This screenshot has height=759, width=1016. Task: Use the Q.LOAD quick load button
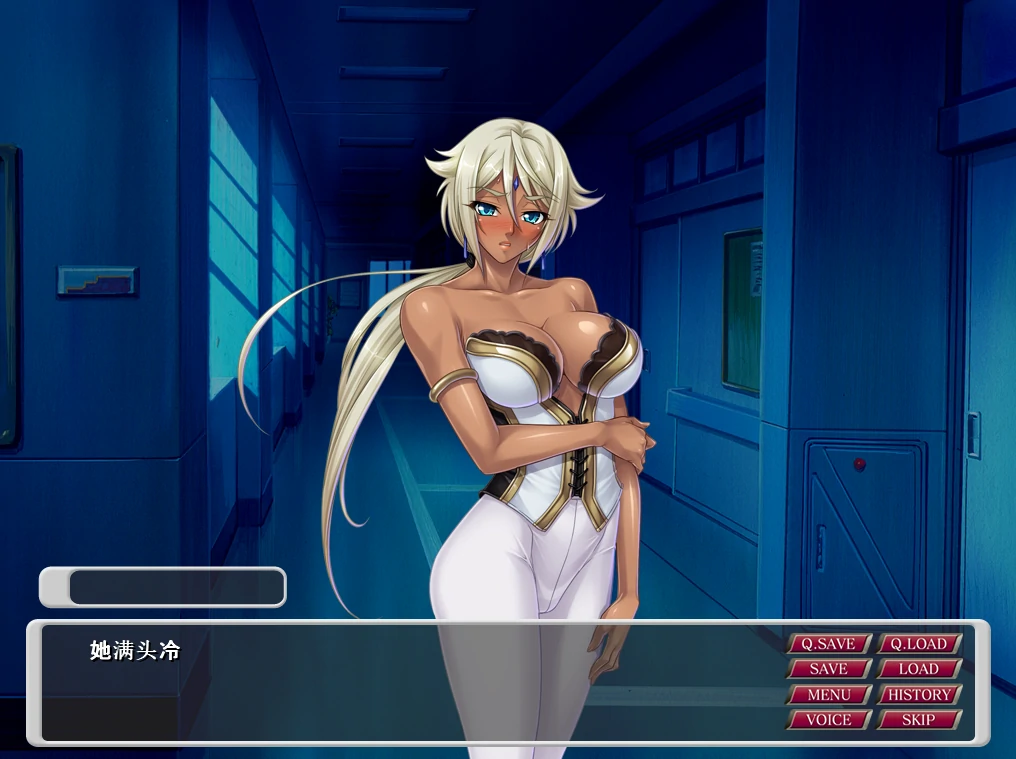[x=919, y=644]
